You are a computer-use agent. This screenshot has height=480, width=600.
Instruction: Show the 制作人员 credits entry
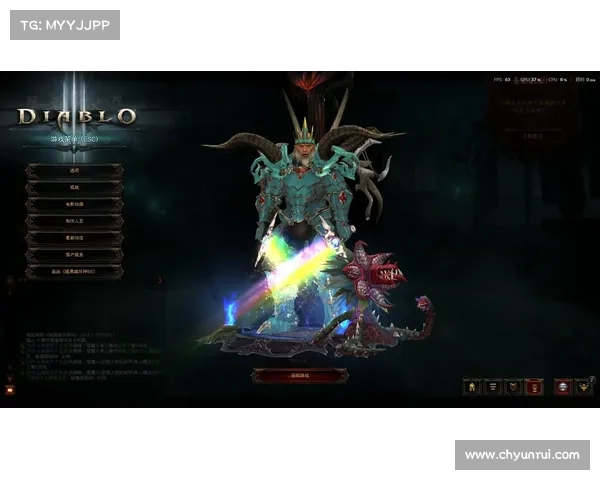coord(74,222)
